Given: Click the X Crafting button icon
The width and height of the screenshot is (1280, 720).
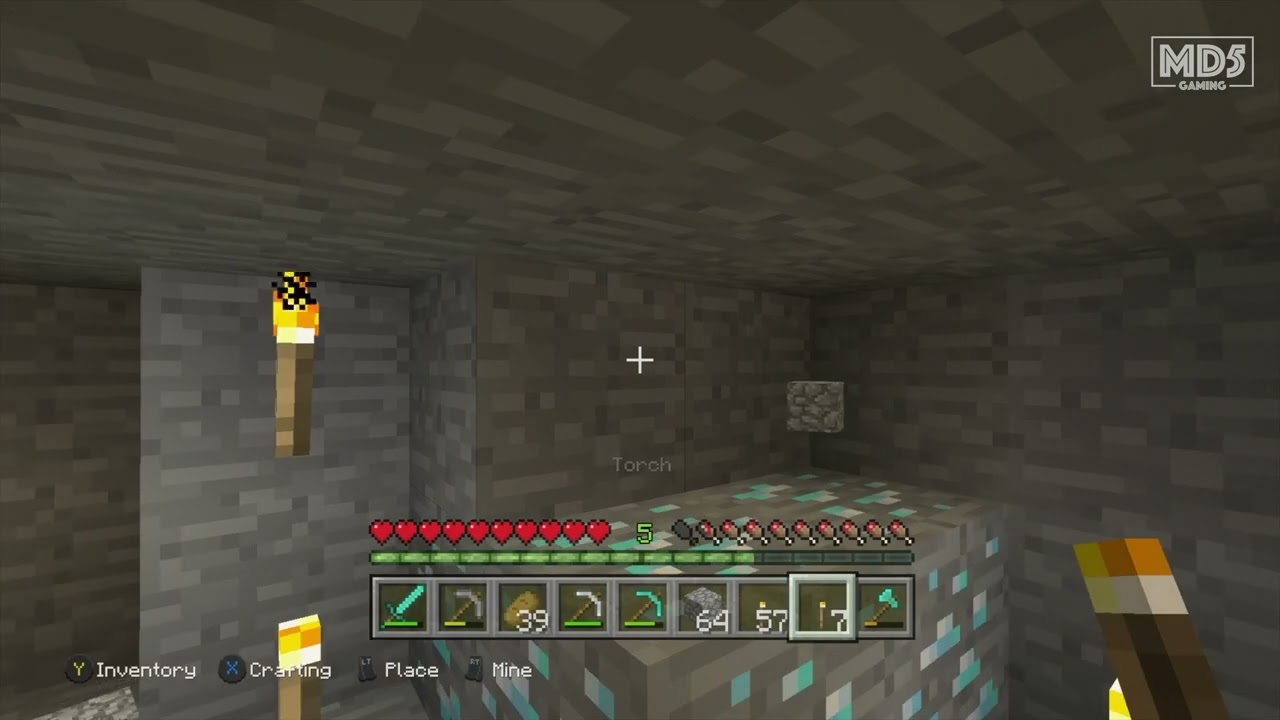Looking at the screenshot, I should click(231, 670).
